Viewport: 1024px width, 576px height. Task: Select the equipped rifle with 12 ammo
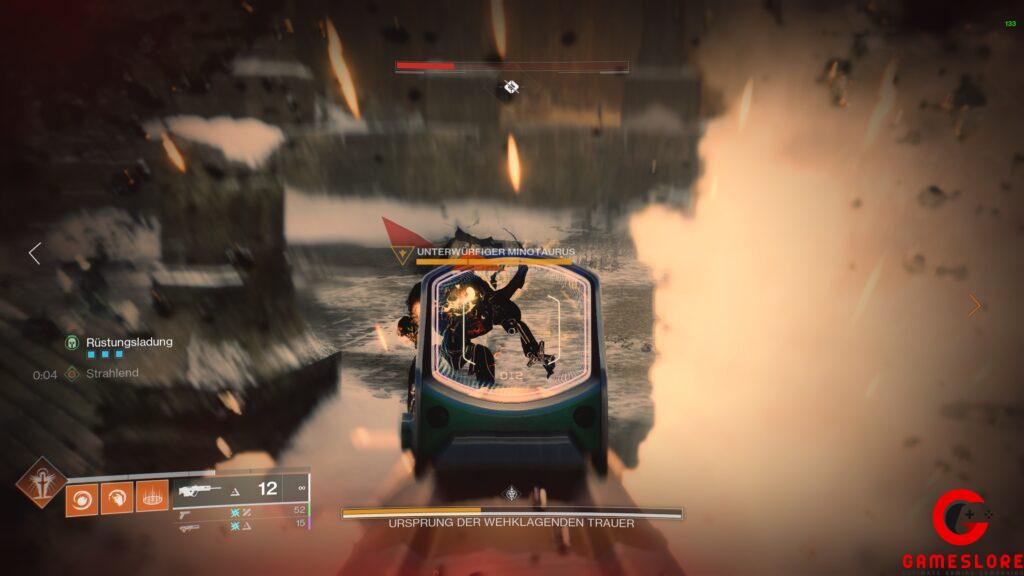[198, 490]
